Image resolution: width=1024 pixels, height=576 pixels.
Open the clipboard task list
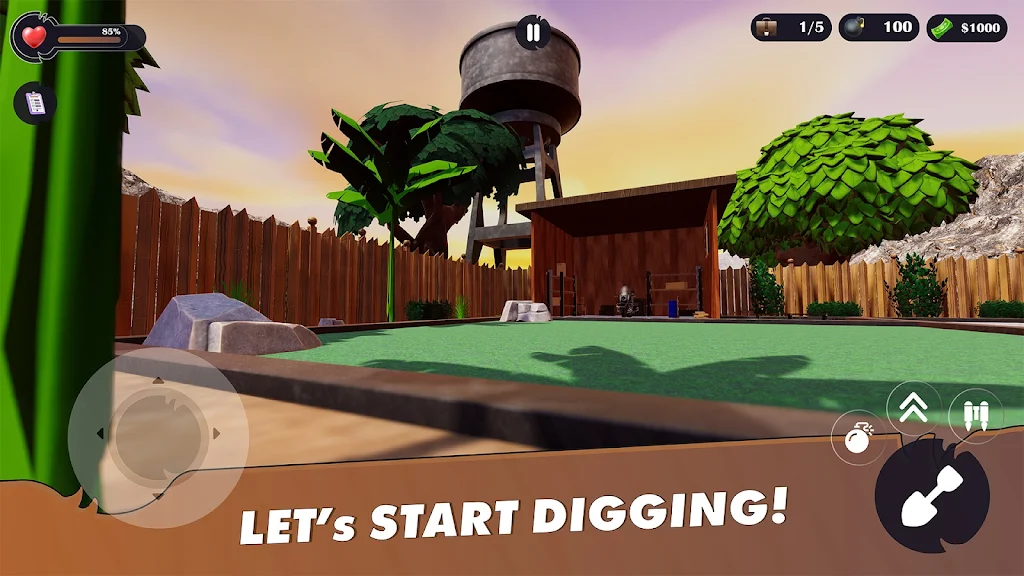click(35, 103)
